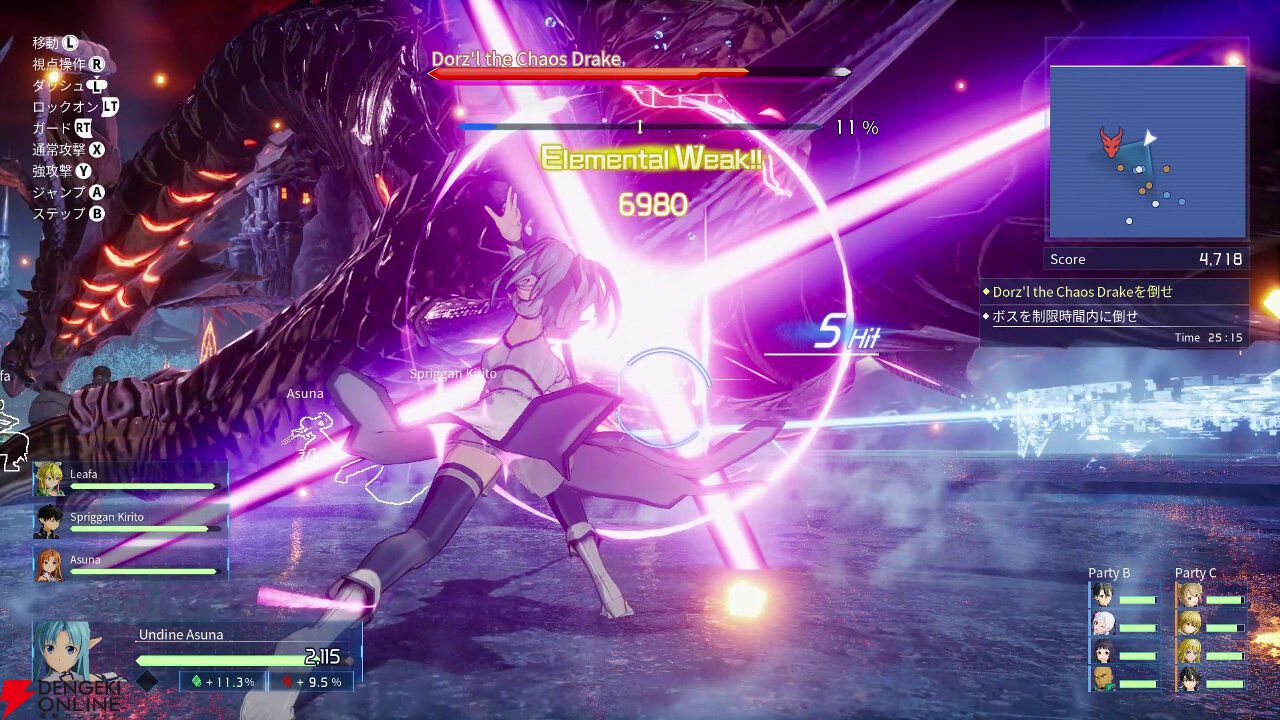Select the ボスを制限時間内に倒せ objective
The height and width of the screenshot is (720, 1280).
click(x=1065, y=316)
